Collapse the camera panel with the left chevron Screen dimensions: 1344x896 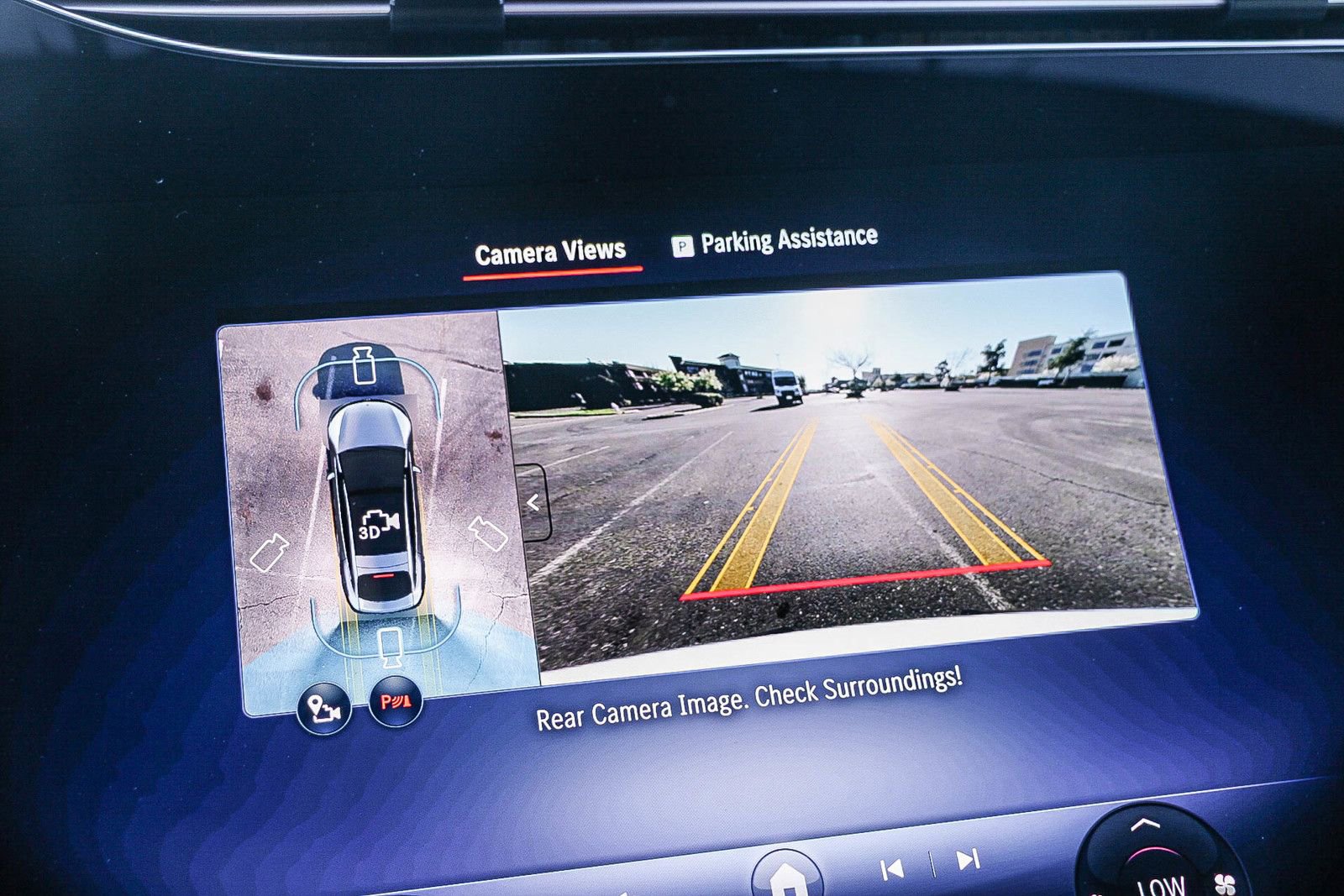[533, 501]
